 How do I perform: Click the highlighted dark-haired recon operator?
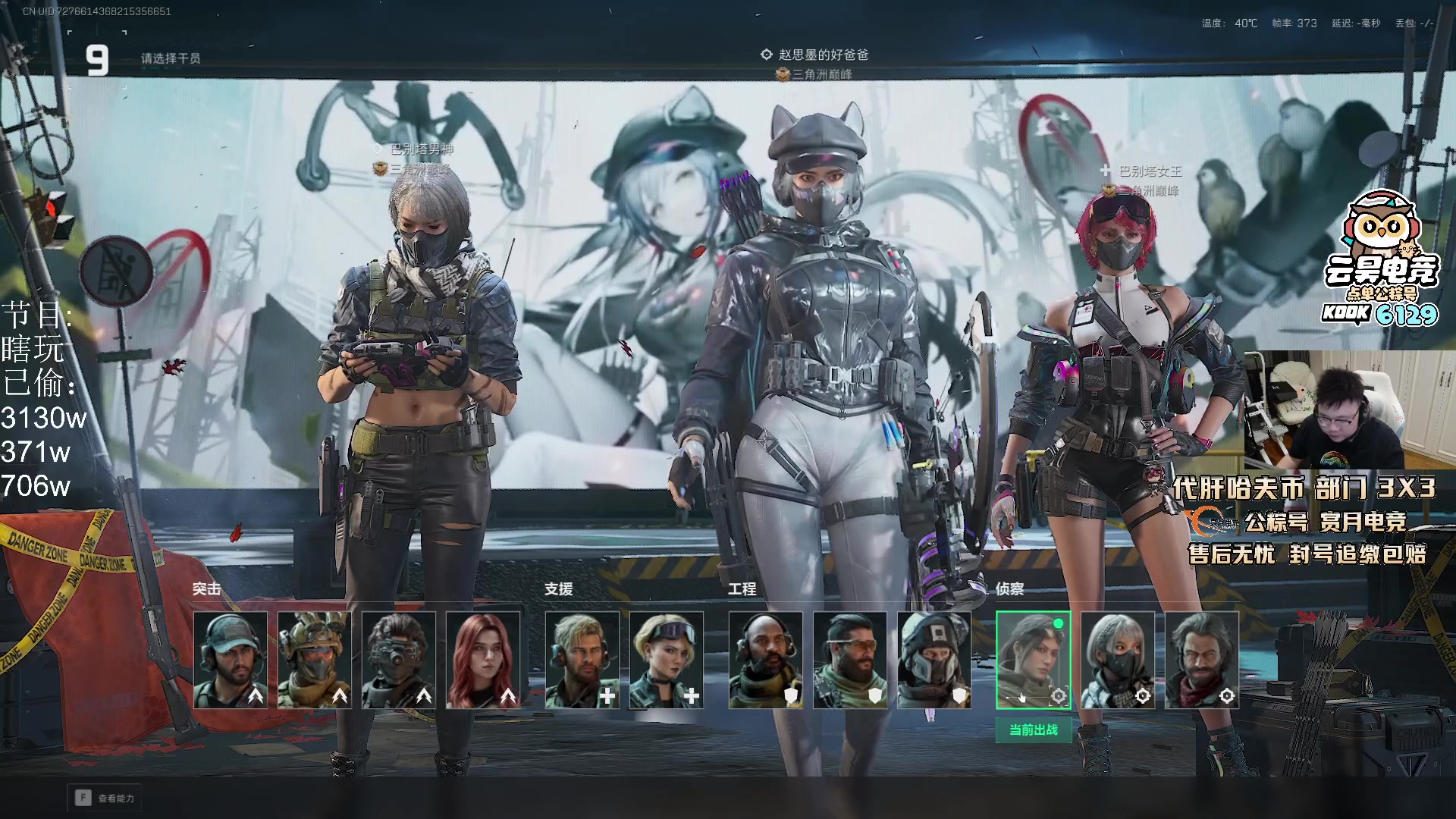(1033, 660)
